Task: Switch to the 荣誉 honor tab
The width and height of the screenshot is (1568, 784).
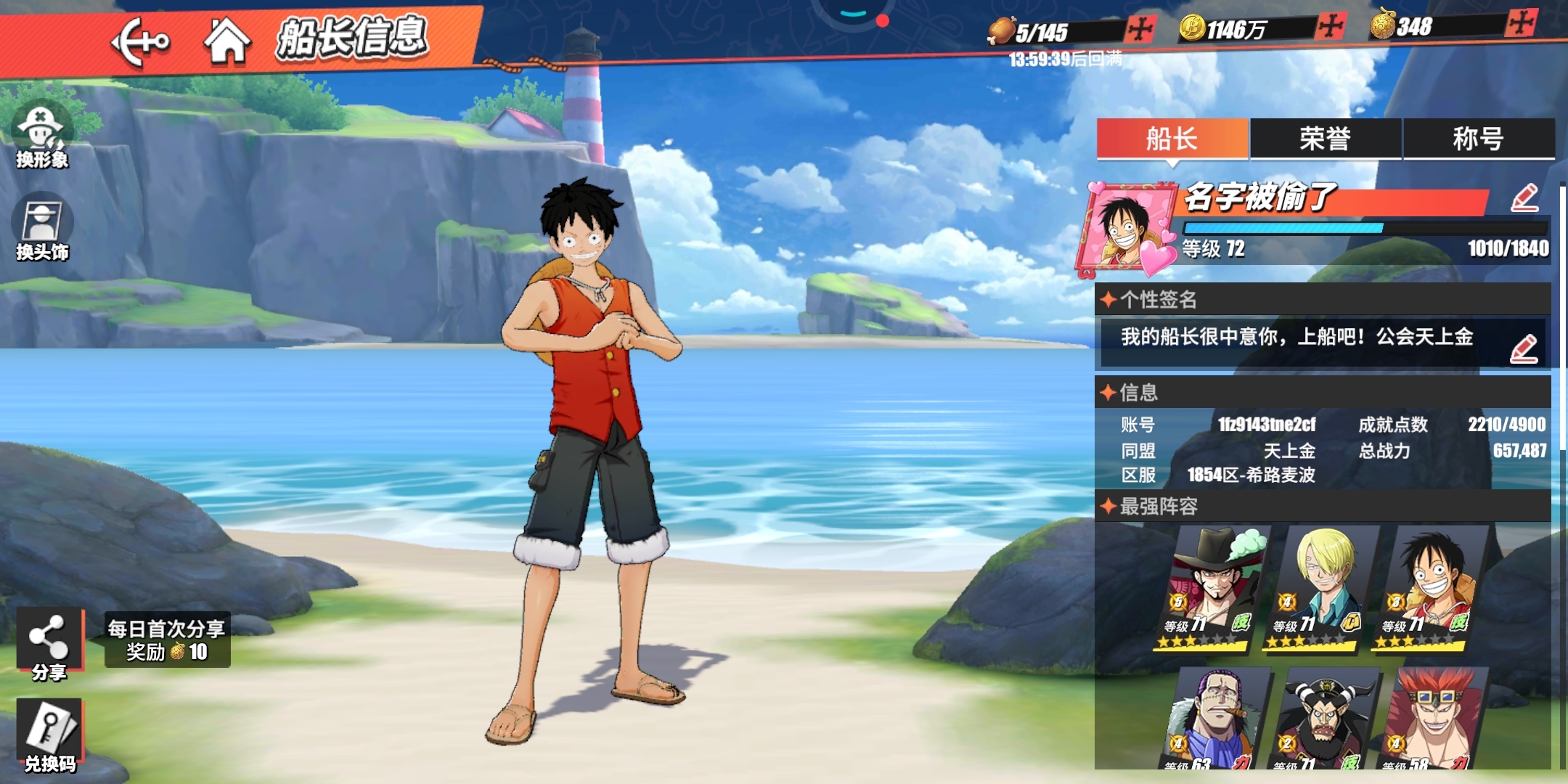Action: click(1325, 139)
